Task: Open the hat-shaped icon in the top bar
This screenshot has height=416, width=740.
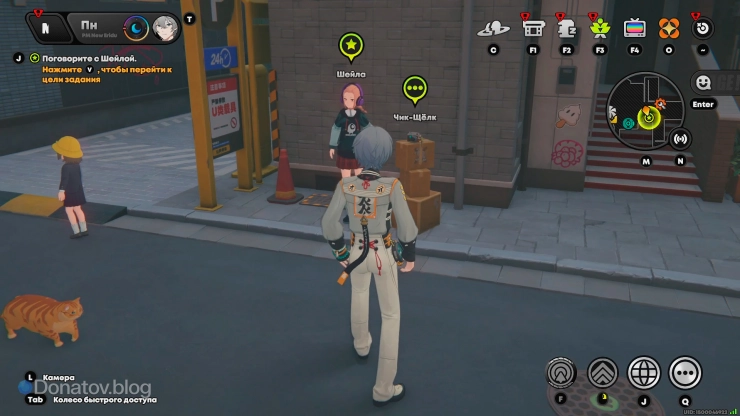Action: pos(493,27)
